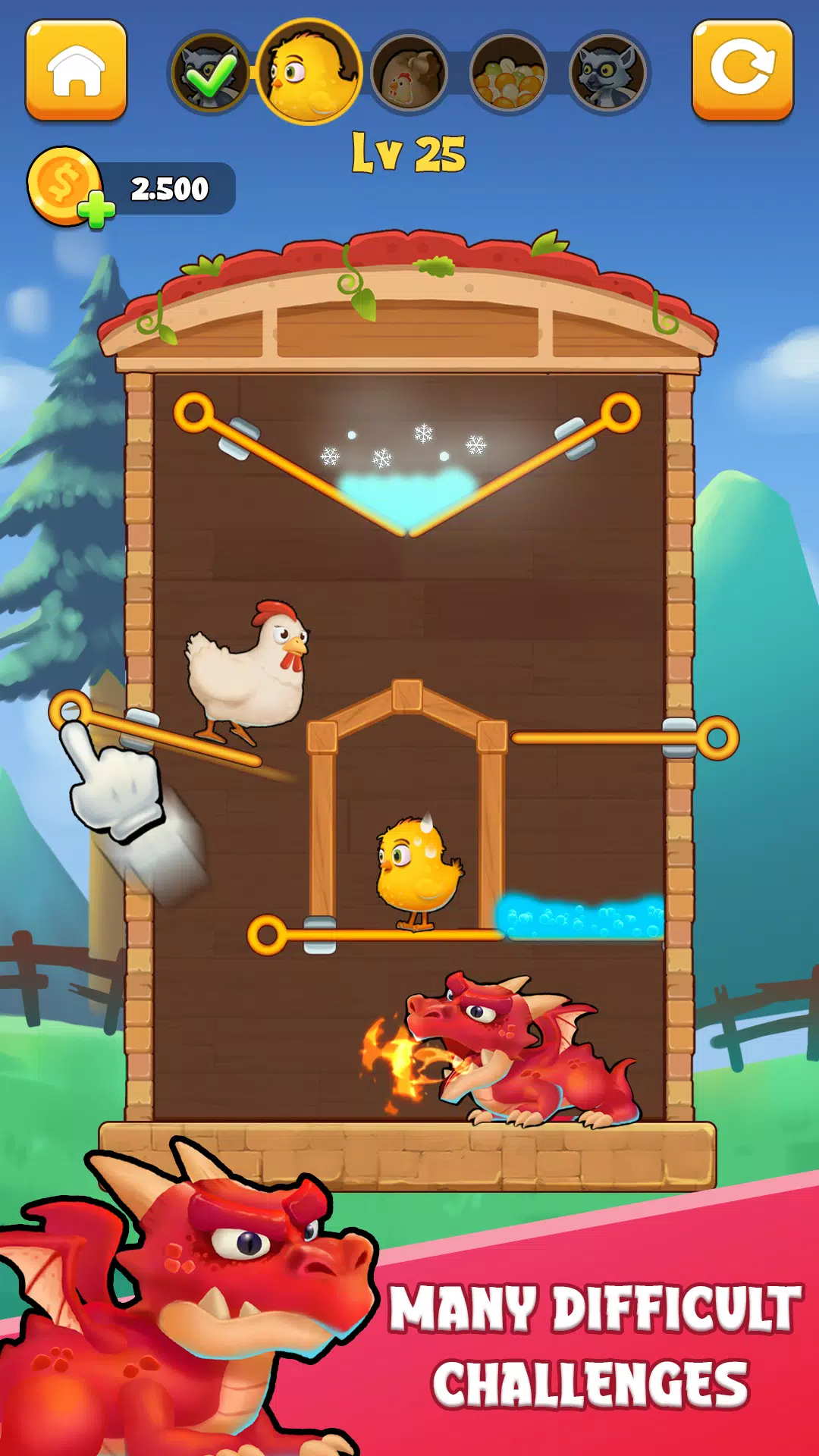Image resolution: width=819 pixels, height=1456 pixels.
Task: Choose the brown hen stage icon
Action: 409,74
